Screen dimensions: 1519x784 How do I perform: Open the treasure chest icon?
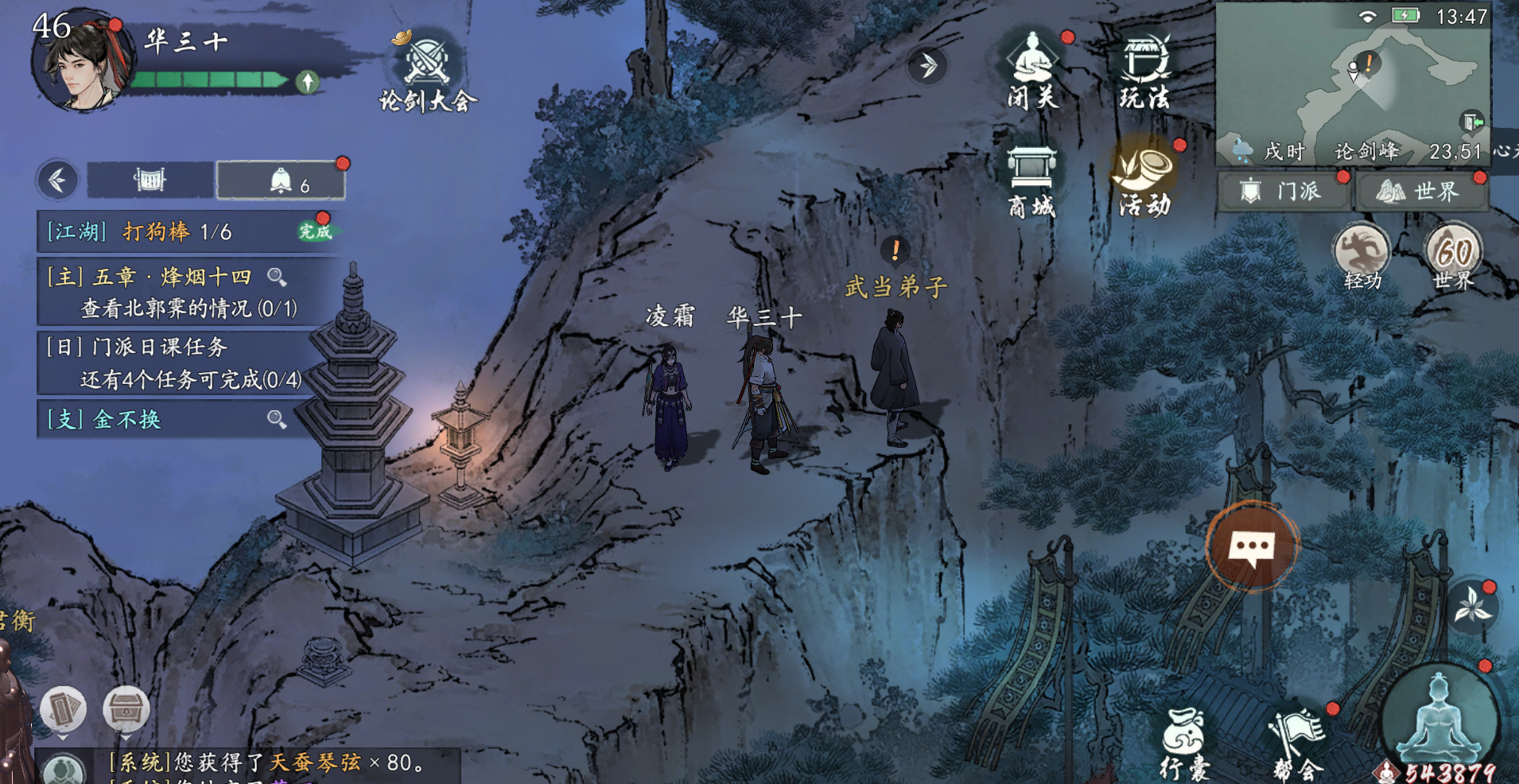(x=126, y=708)
